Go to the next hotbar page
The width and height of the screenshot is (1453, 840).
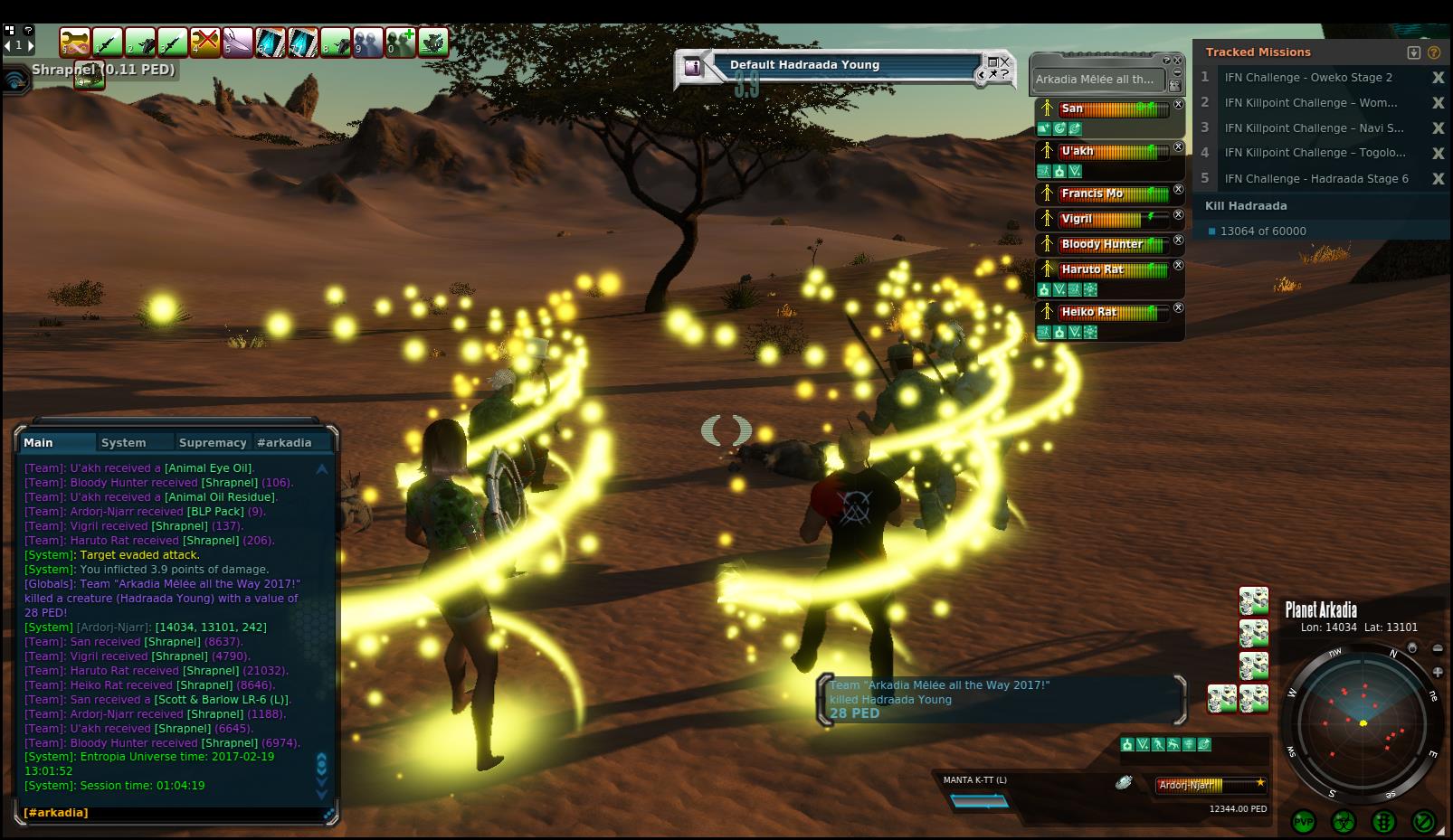click(31, 45)
